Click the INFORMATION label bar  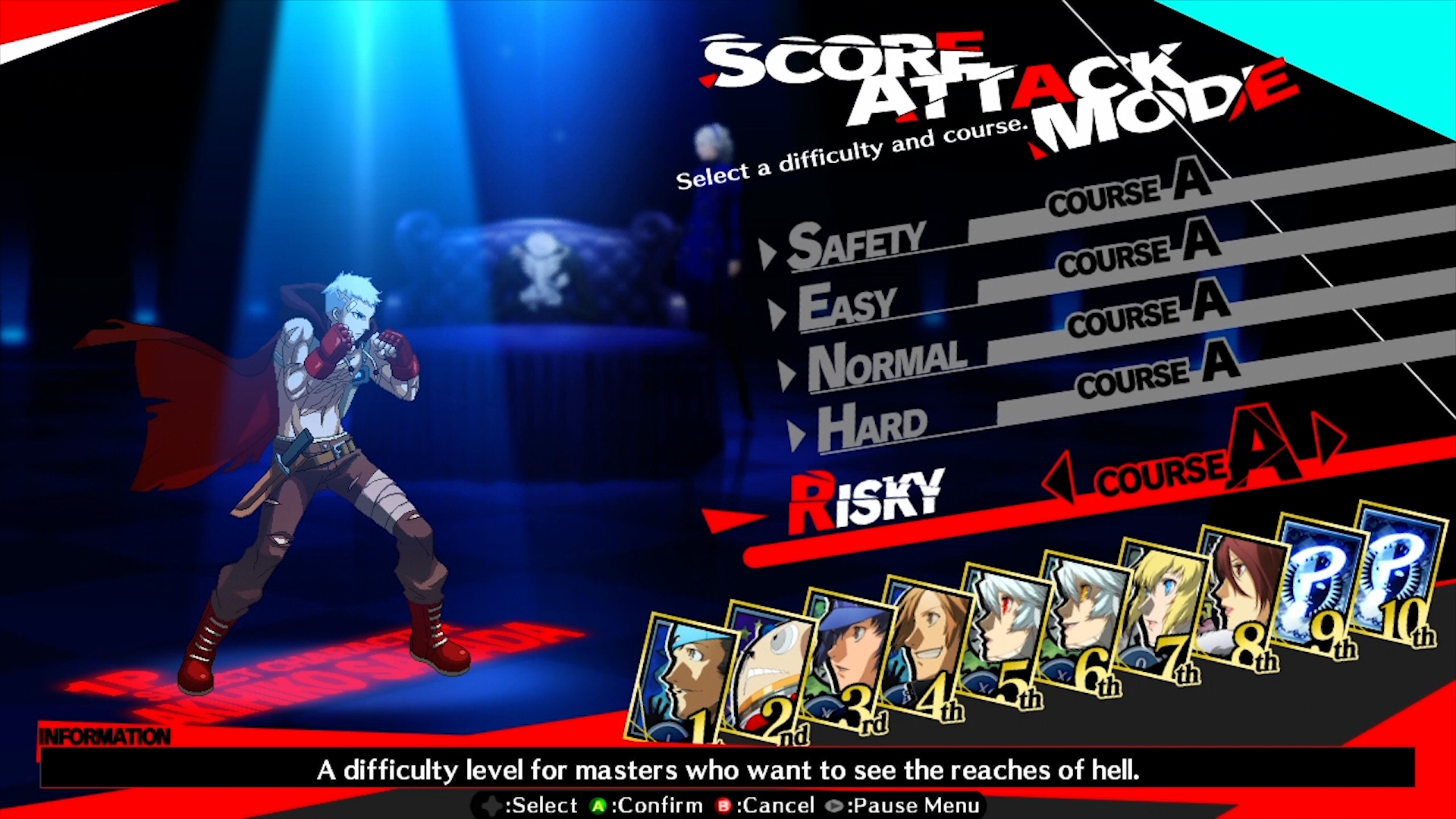point(106,734)
